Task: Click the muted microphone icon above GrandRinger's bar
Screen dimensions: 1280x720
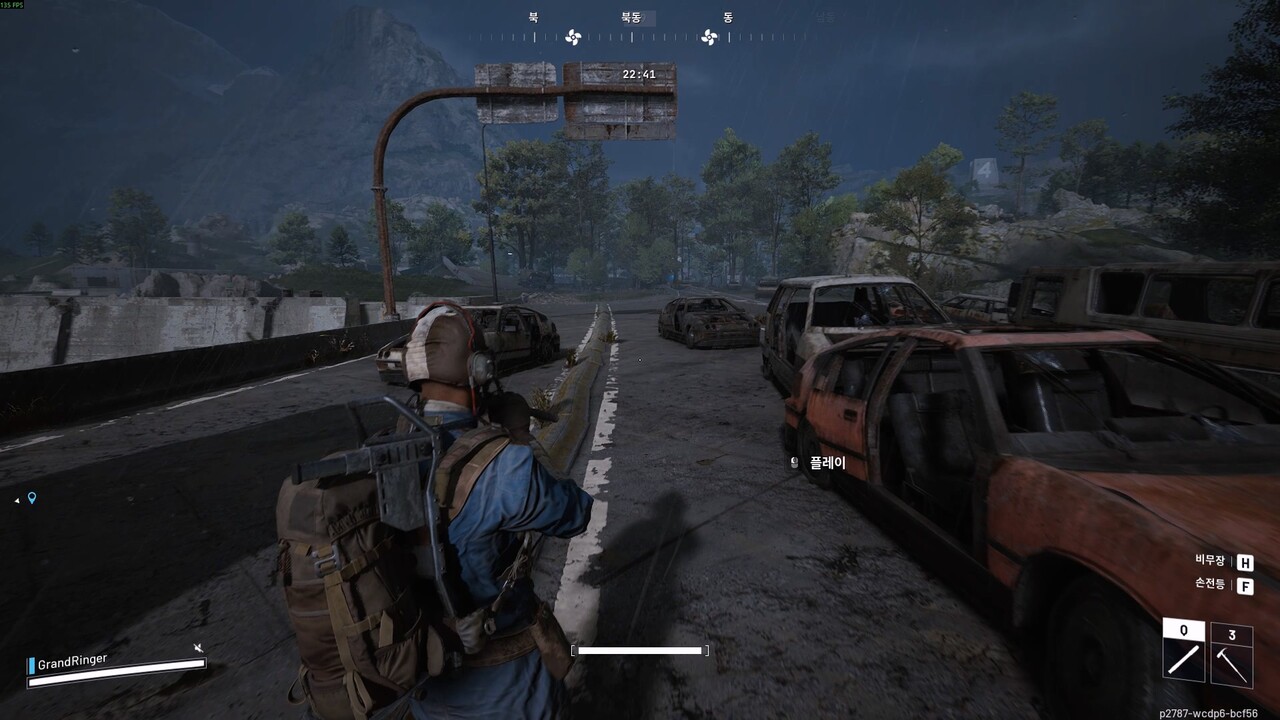Action: (x=198, y=648)
